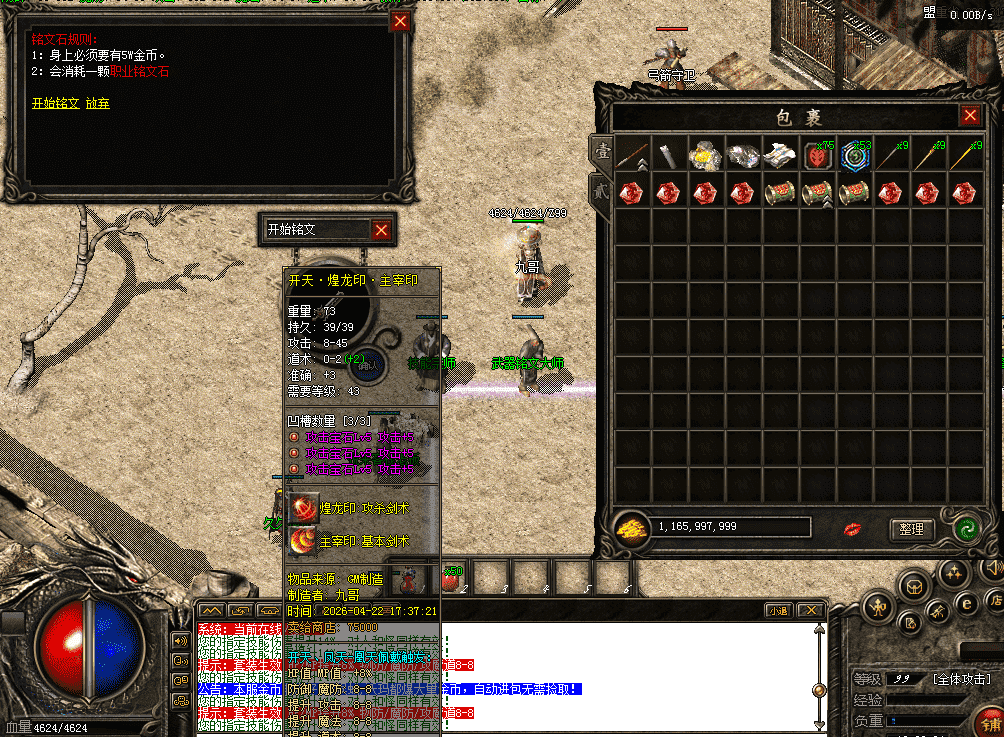This screenshot has height=737, width=1004.
Task: Click the round 铺 stall button
Action: (992, 722)
